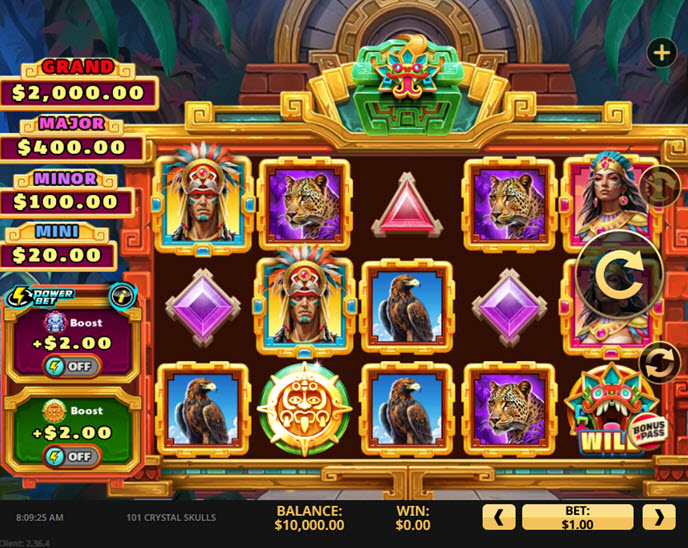Toggle the green sun mask Boost switch
Image resolution: width=688 pixels, height=548 pixels.
click(70, 456)
